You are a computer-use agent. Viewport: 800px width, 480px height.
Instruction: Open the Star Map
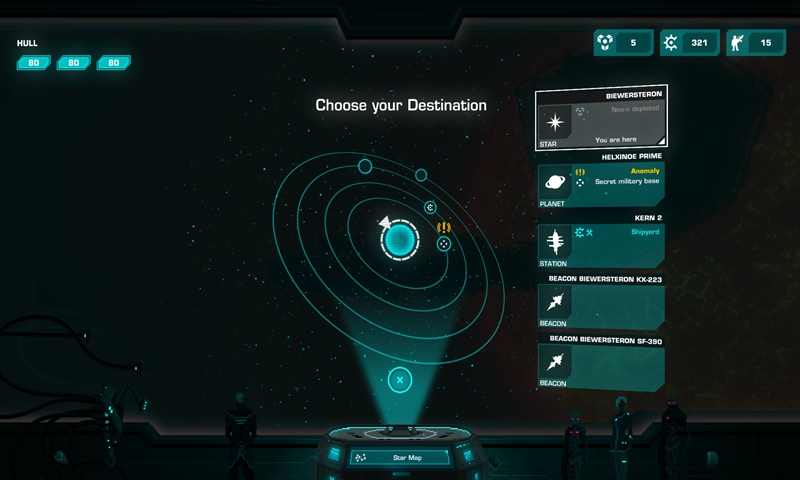pos(399,457)
